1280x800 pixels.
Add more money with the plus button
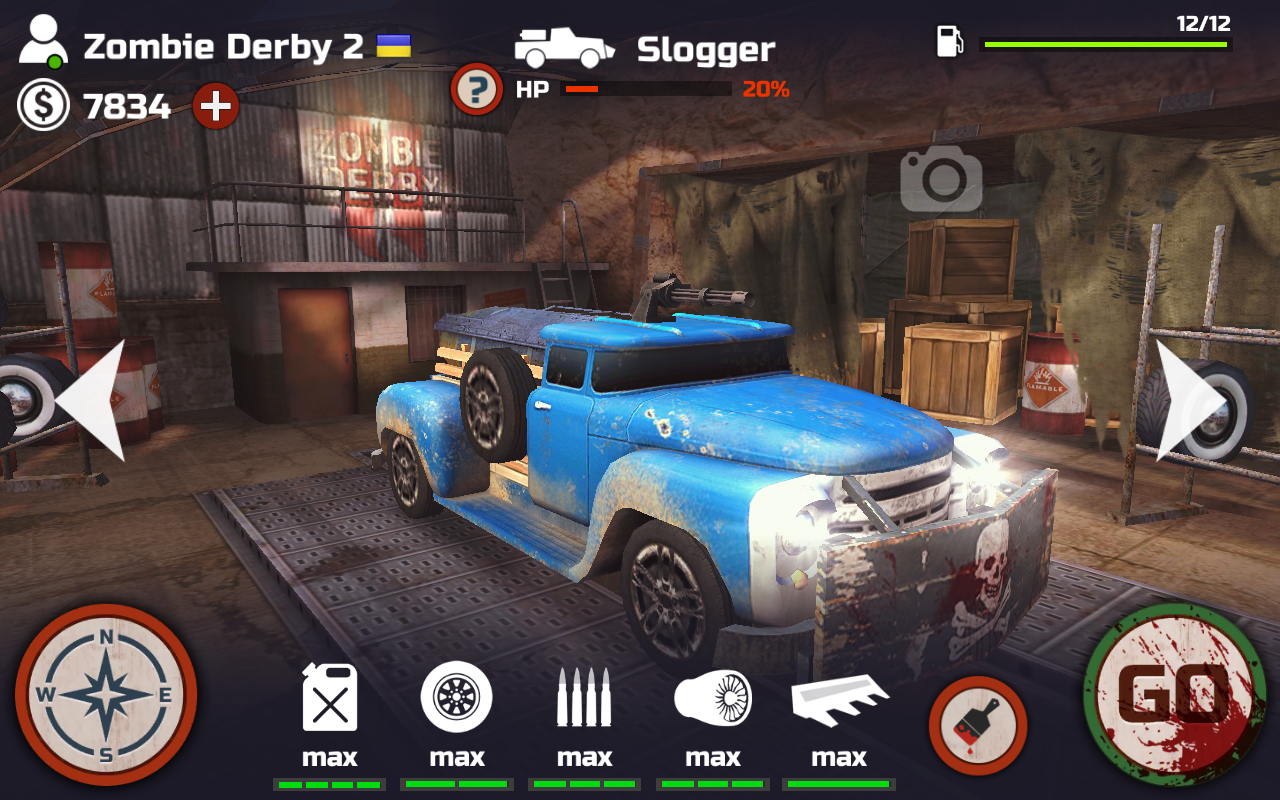tap(215, 105)
